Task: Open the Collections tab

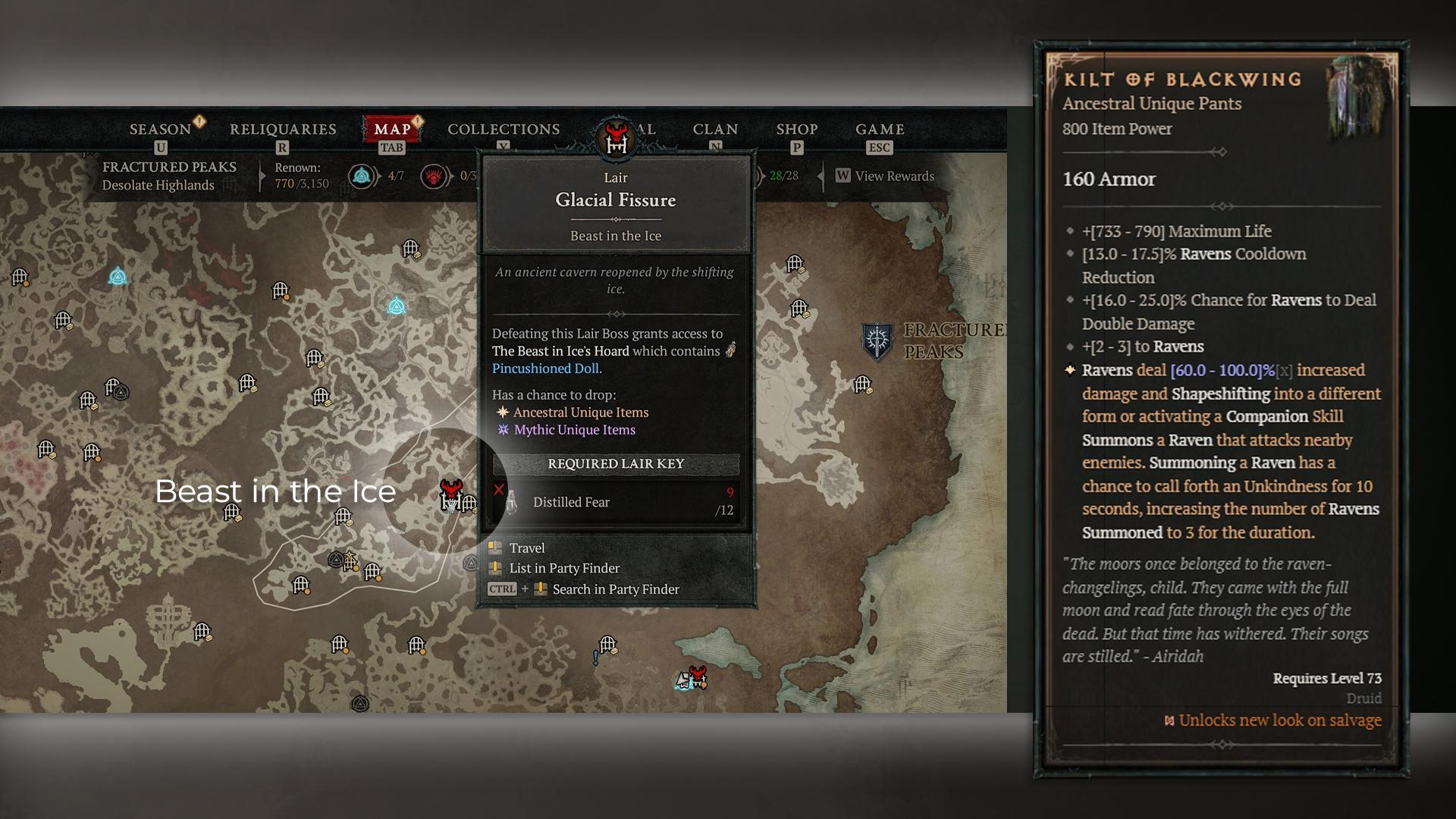Action: (x=504, y=130)
